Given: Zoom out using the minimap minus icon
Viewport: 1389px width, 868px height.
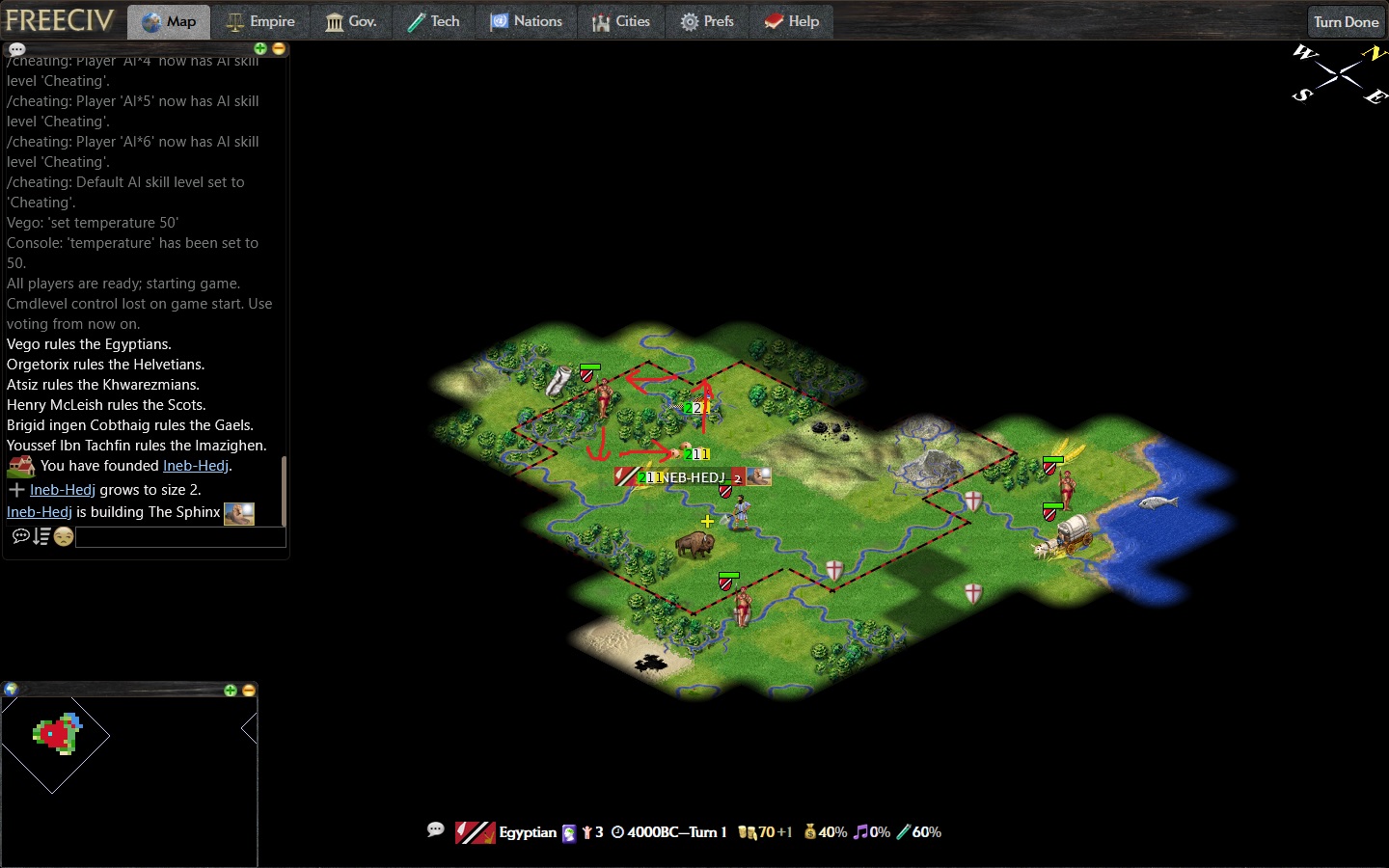Looking at the screenshot, I should (x=248, y=691).
